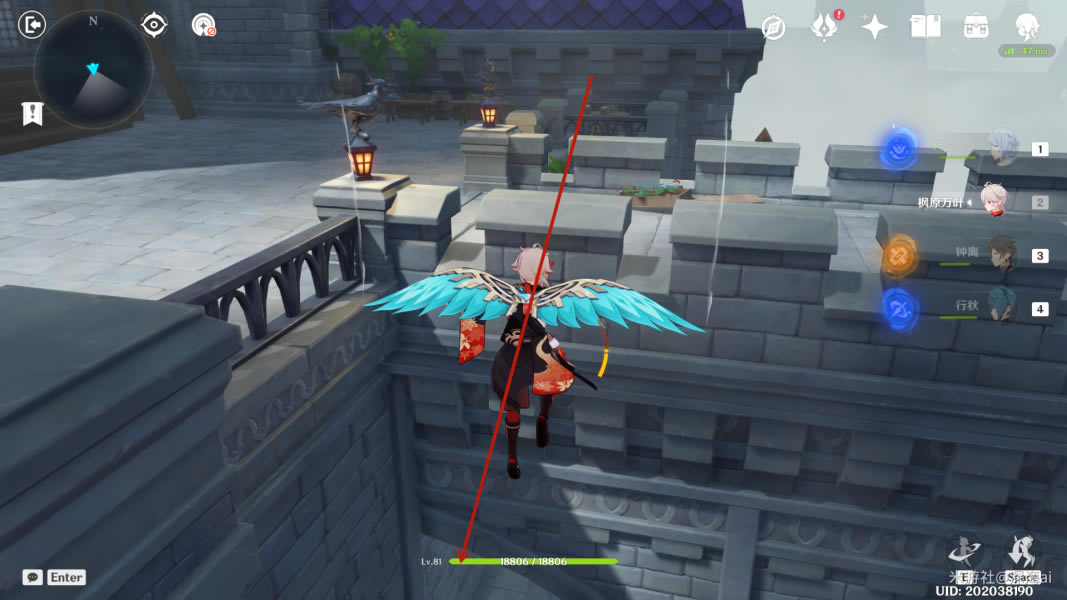Switch to party member in slot 1
This screenshot has height=600, width=1067.
(1001, 149)
